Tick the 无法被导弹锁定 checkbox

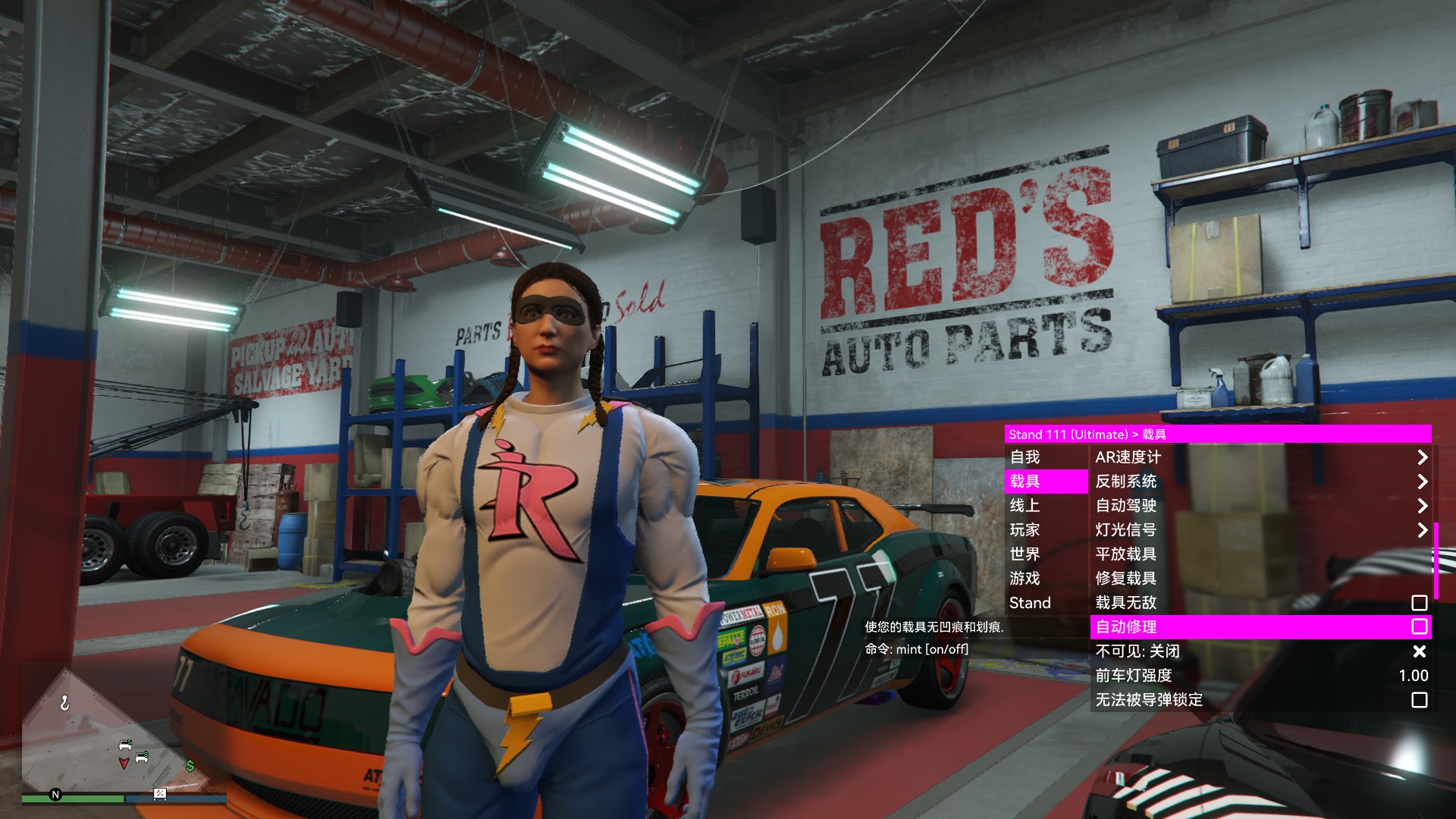1419,700
